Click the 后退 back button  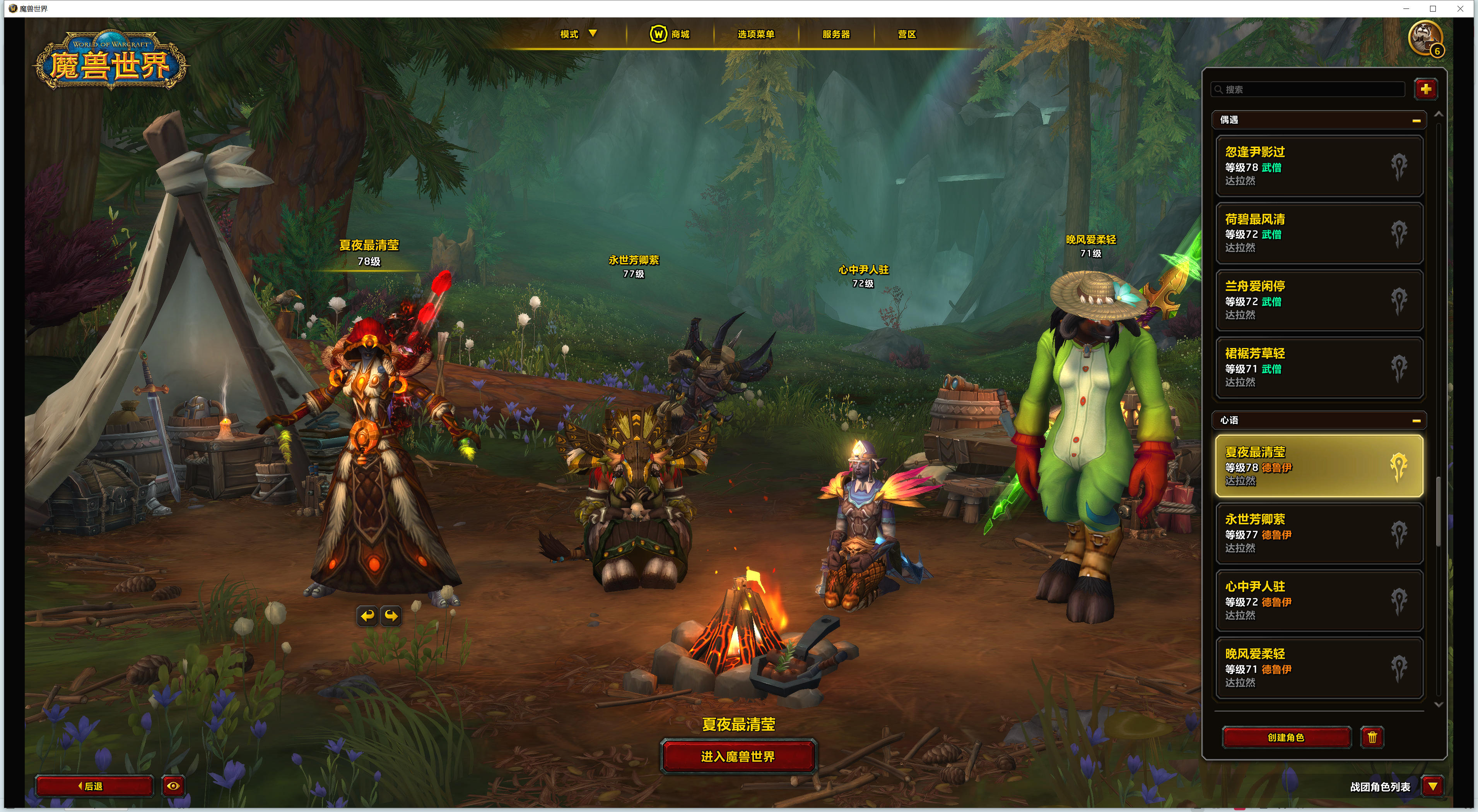pyautogui.click(x=94, y=786)
